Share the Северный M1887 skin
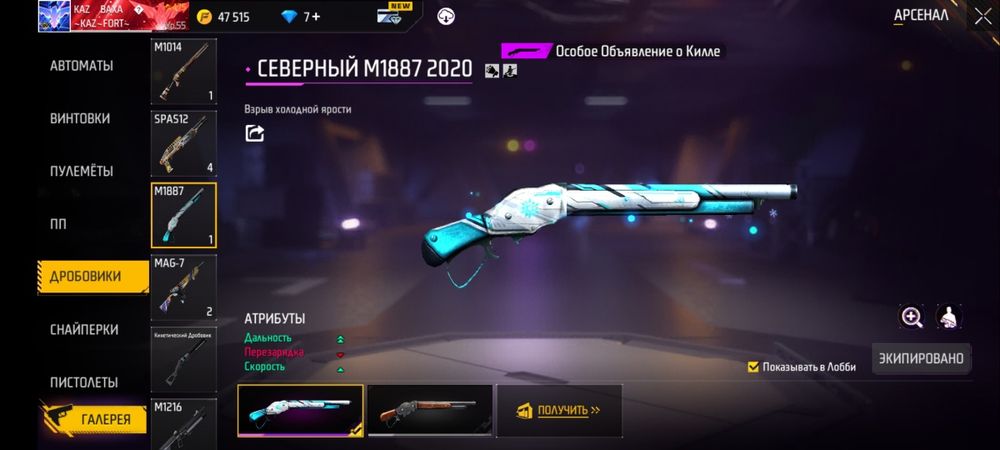This screenshot has width=1000, height=450. click(255, 133)
